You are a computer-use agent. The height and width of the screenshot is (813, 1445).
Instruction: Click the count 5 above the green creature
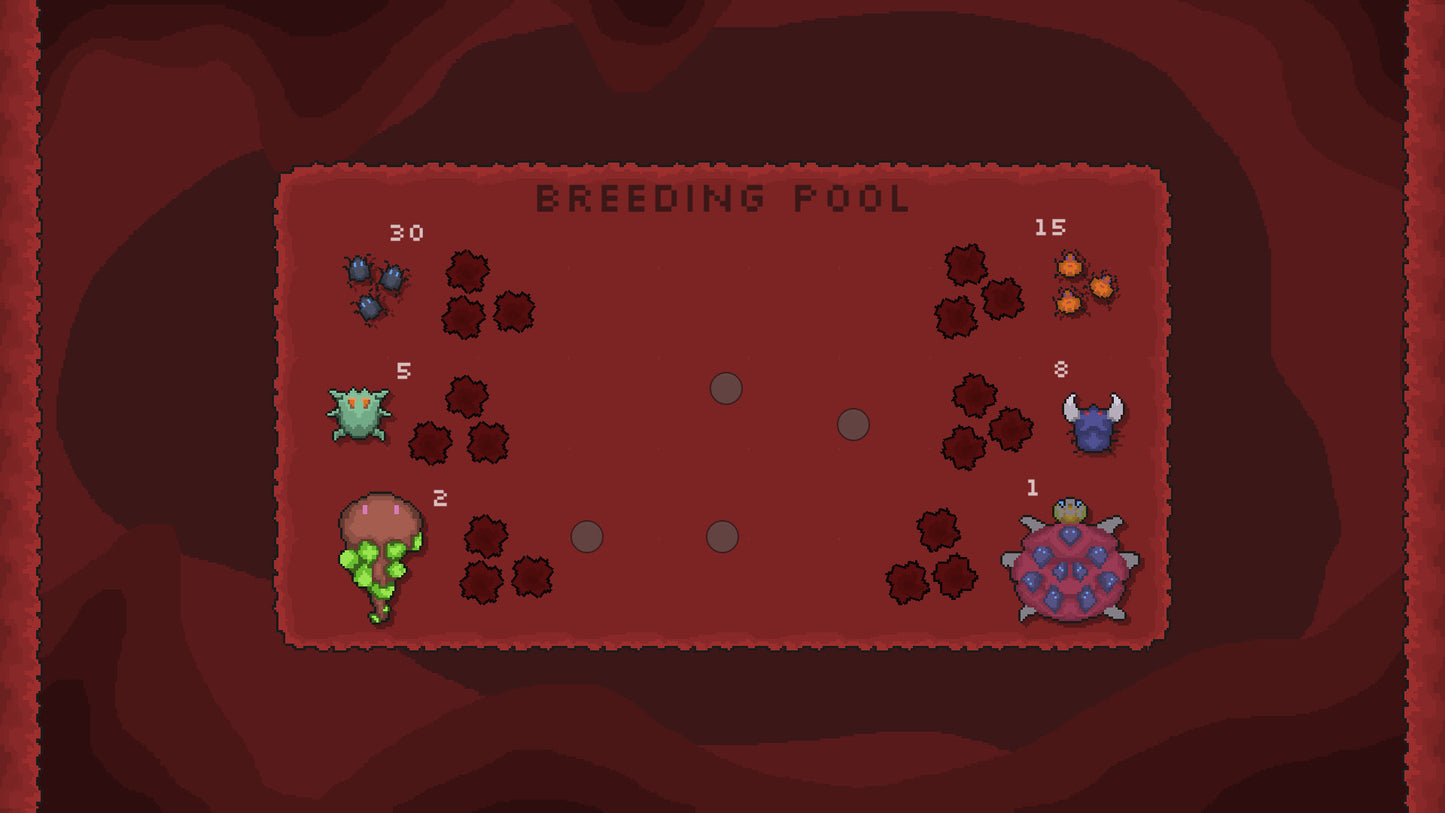click(x=404, y=370)
